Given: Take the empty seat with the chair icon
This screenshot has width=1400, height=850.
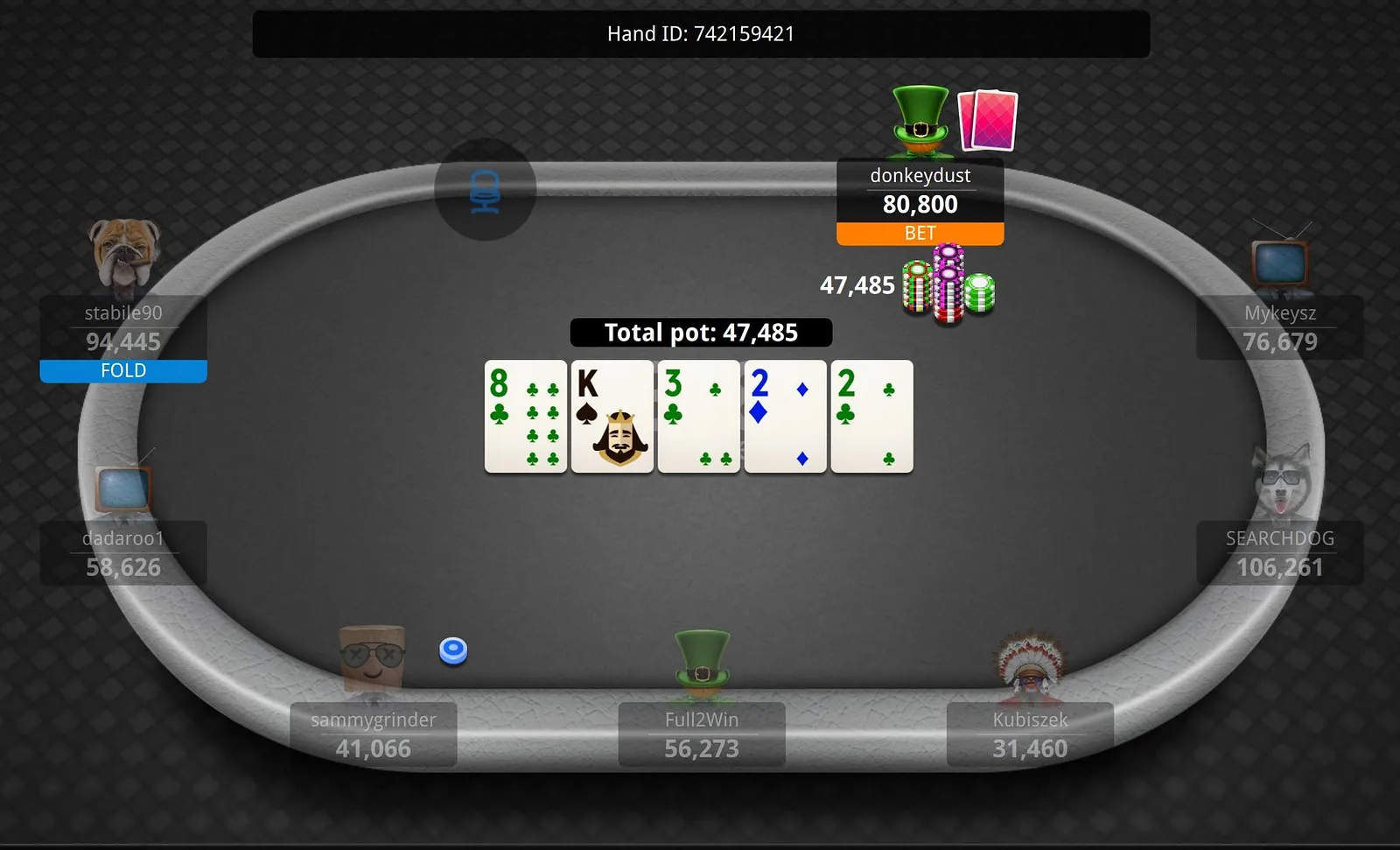Looking at the screenshot, I should tap(485, 190).
